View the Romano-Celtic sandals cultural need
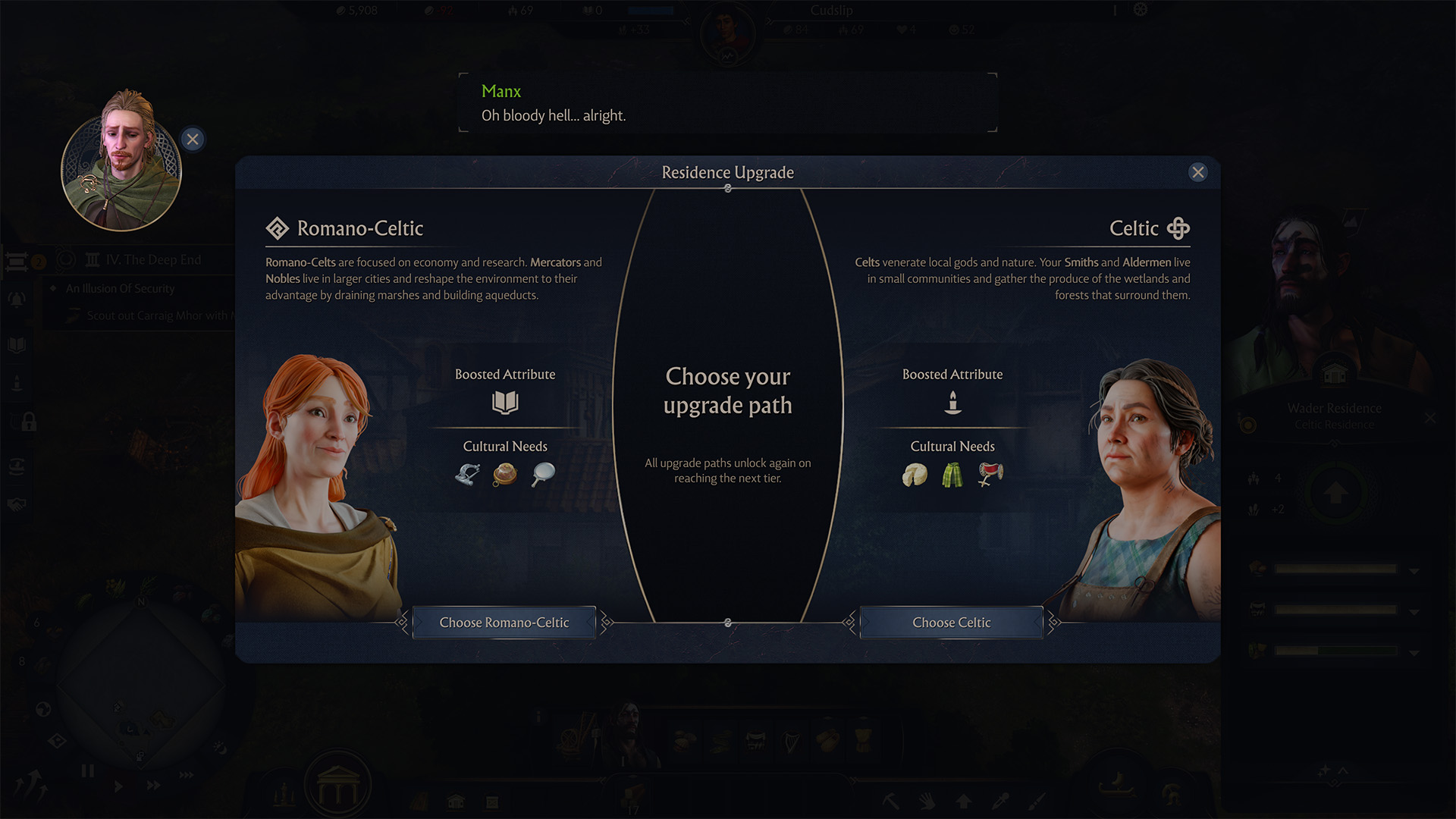Viewport: 1456px width, 819px height. click(x=467, y=475)
